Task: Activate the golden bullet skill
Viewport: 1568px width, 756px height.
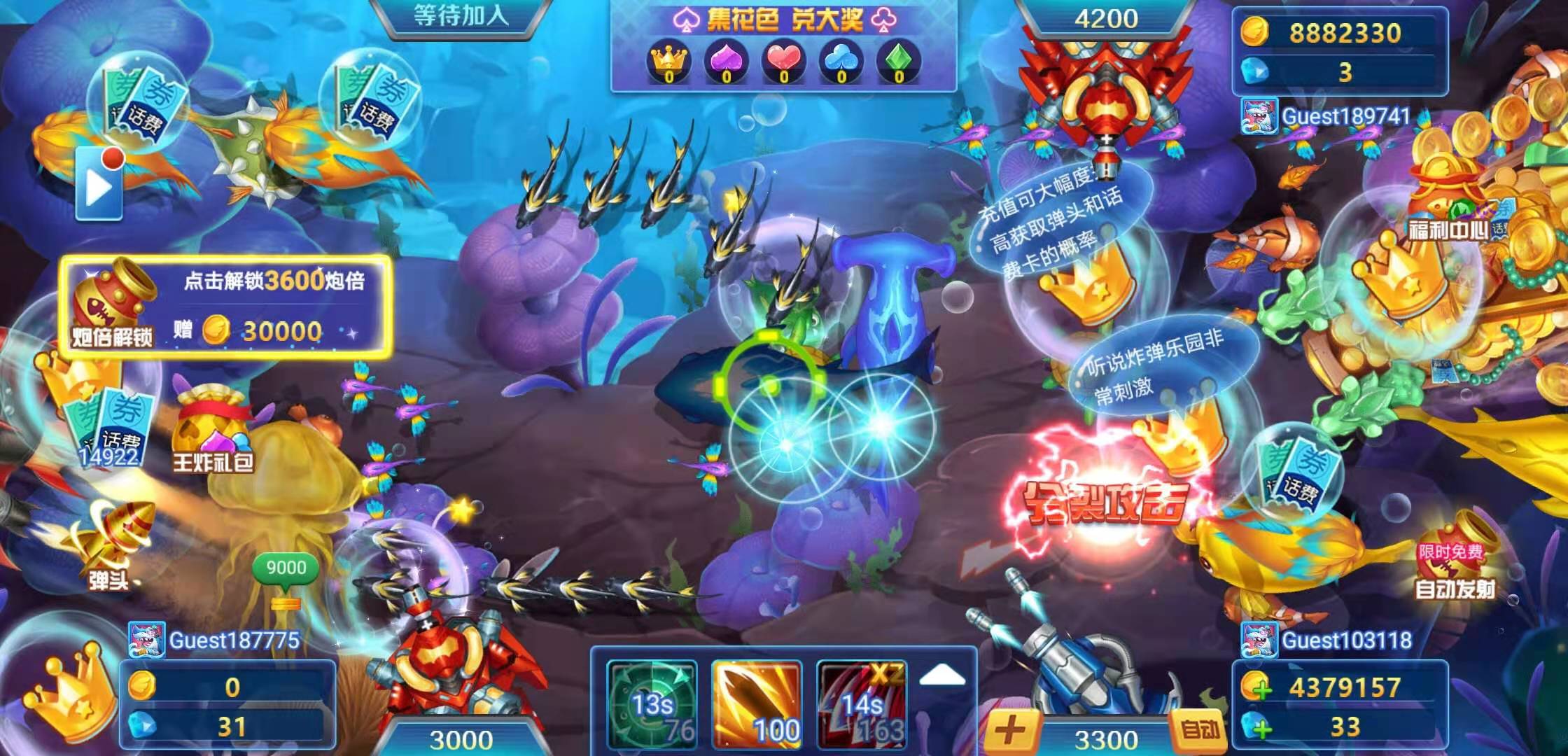Action: pyautogui.click(x=757, y=703)
